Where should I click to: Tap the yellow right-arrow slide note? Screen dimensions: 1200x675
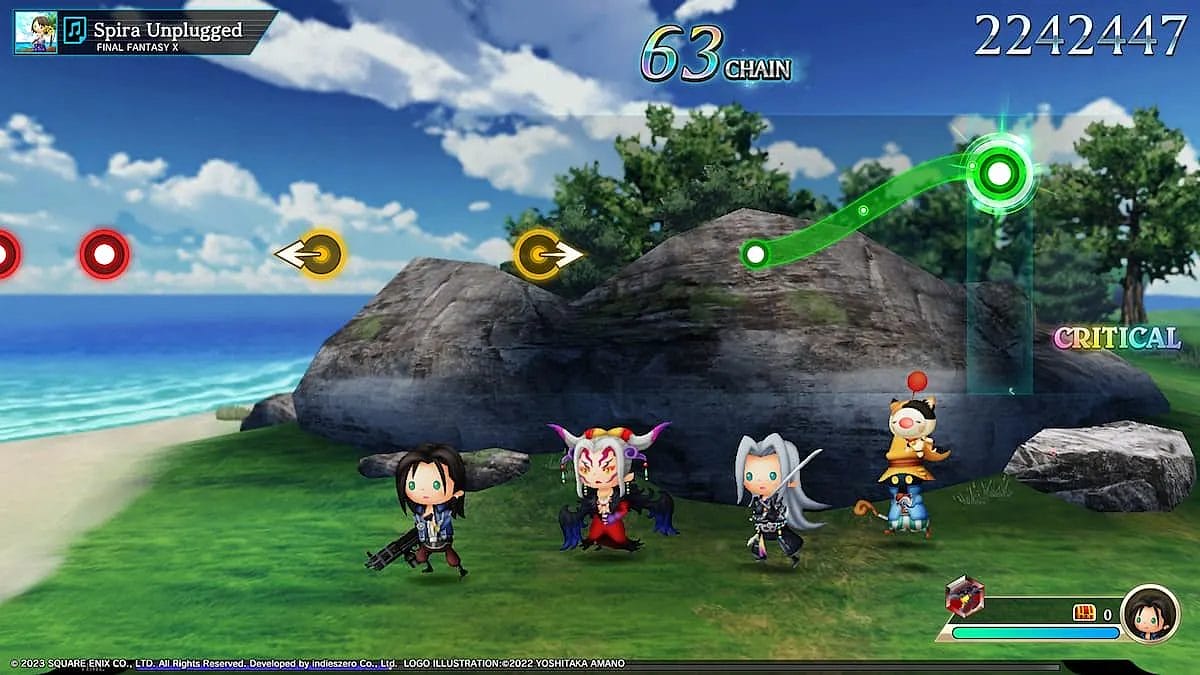[x=538, y=254]
